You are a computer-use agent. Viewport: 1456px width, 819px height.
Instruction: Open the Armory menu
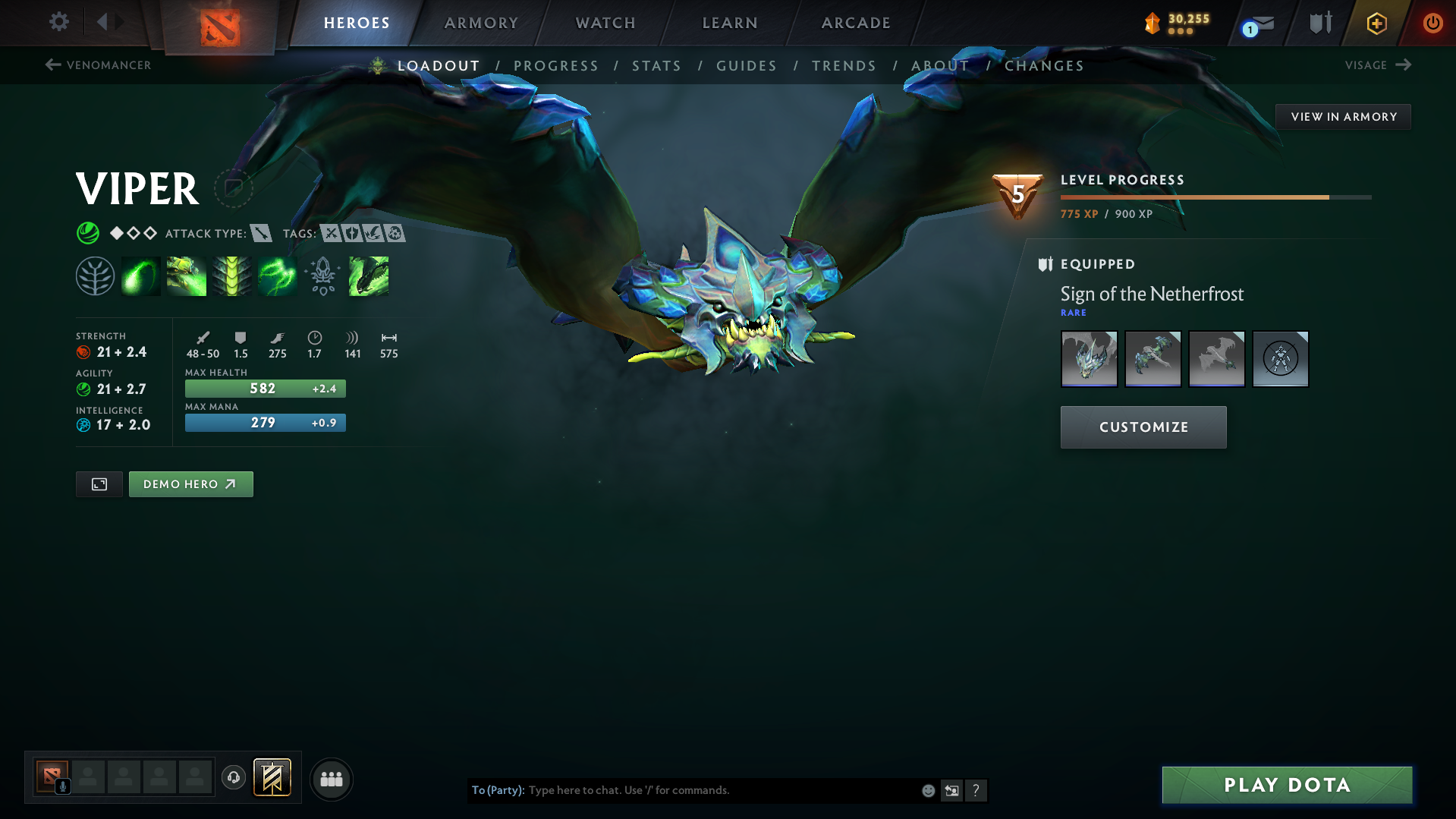pos(480,22)
